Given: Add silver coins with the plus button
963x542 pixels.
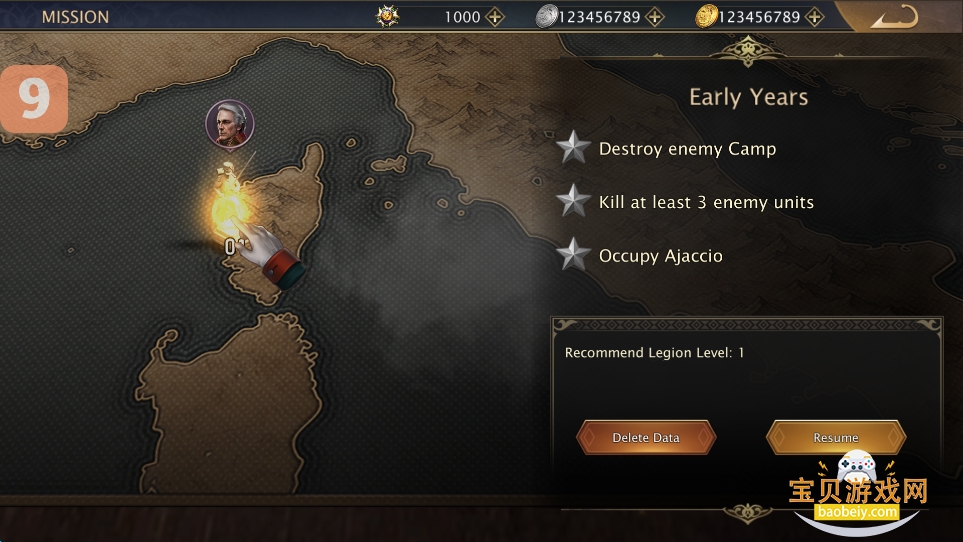Looking at the screenshot, I should point(655,17).
